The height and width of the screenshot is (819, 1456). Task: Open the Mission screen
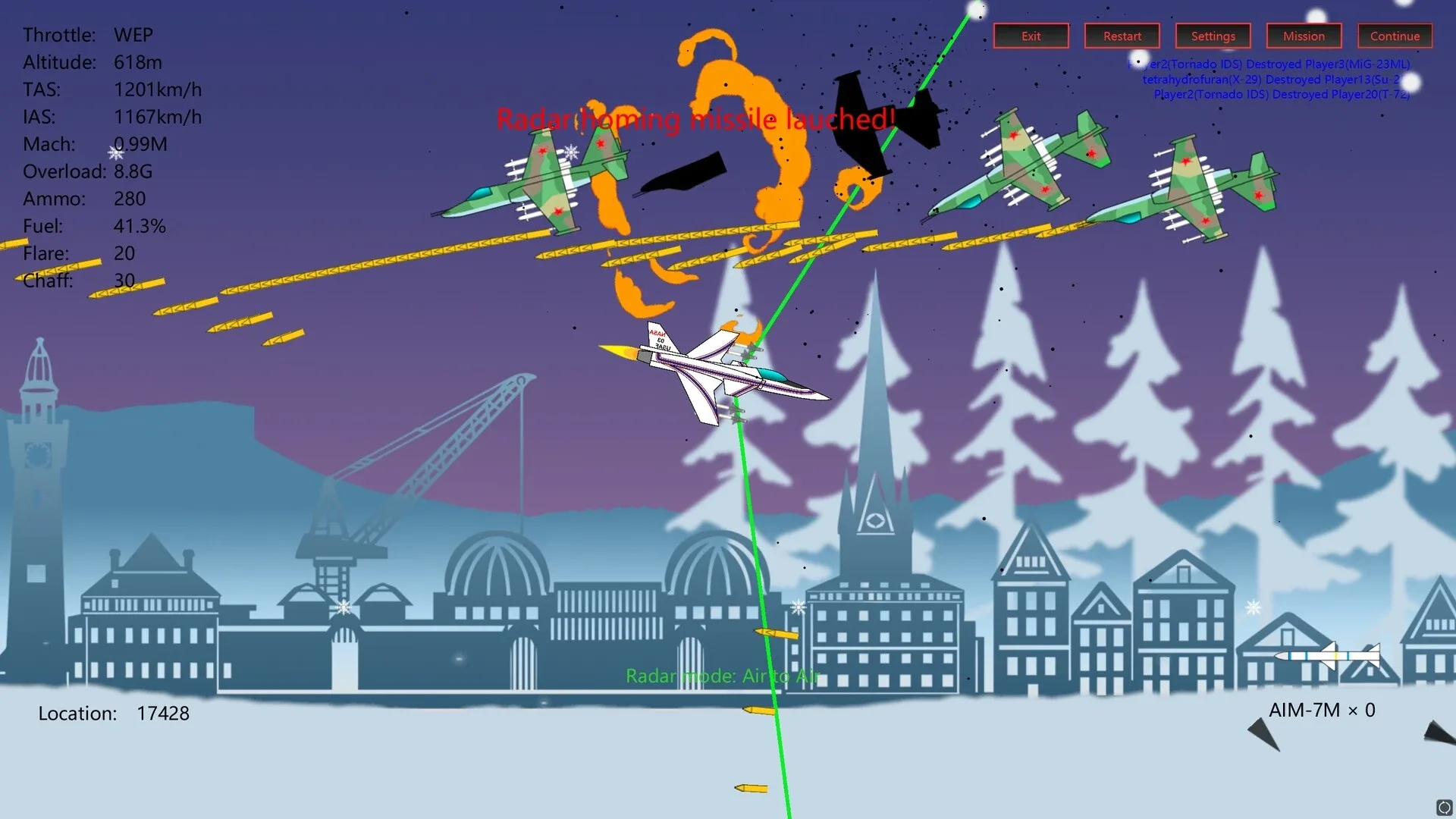tap(1304, 36)
